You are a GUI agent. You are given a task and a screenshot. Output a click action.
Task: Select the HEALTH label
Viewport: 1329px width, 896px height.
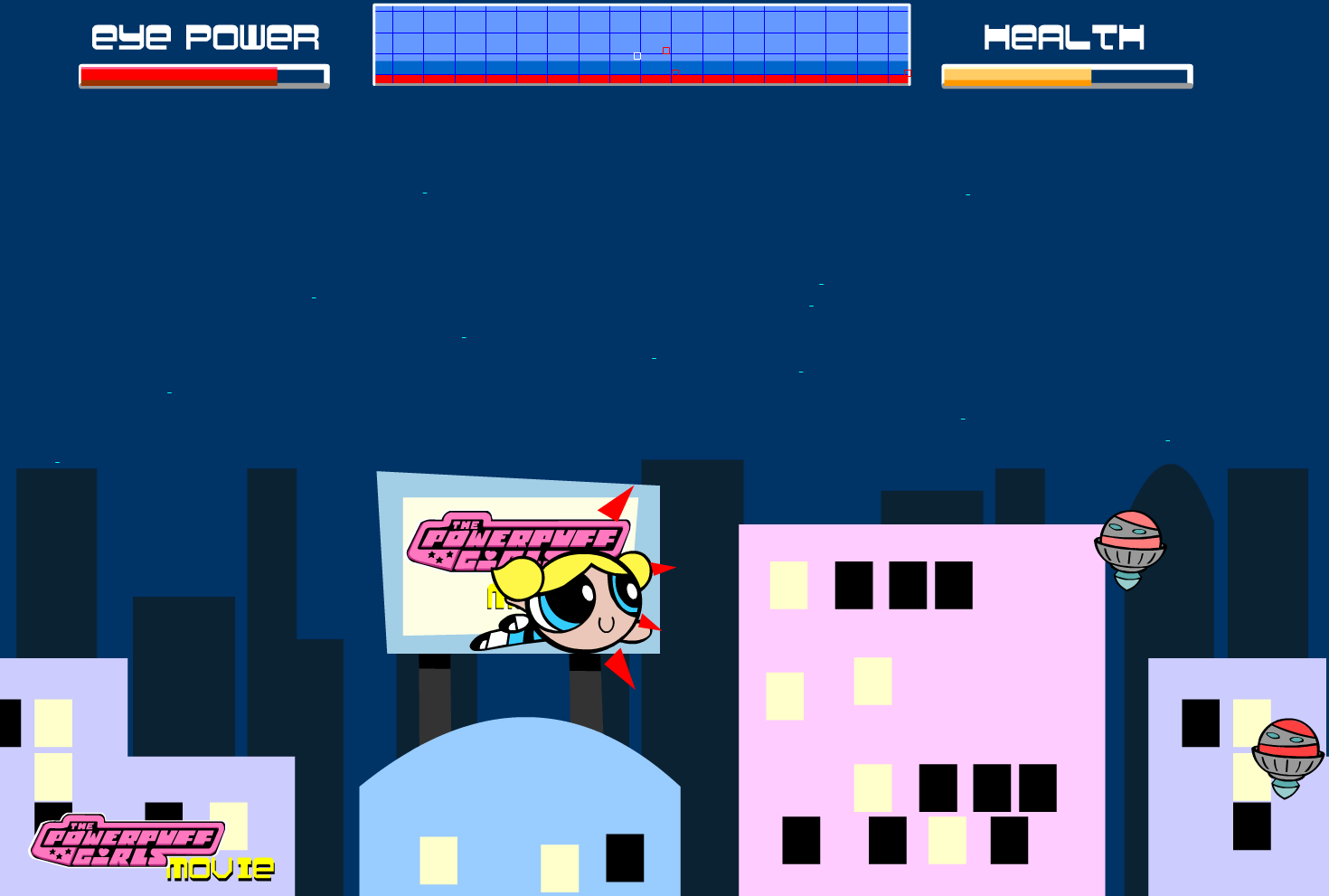[x=1064, y=37]
